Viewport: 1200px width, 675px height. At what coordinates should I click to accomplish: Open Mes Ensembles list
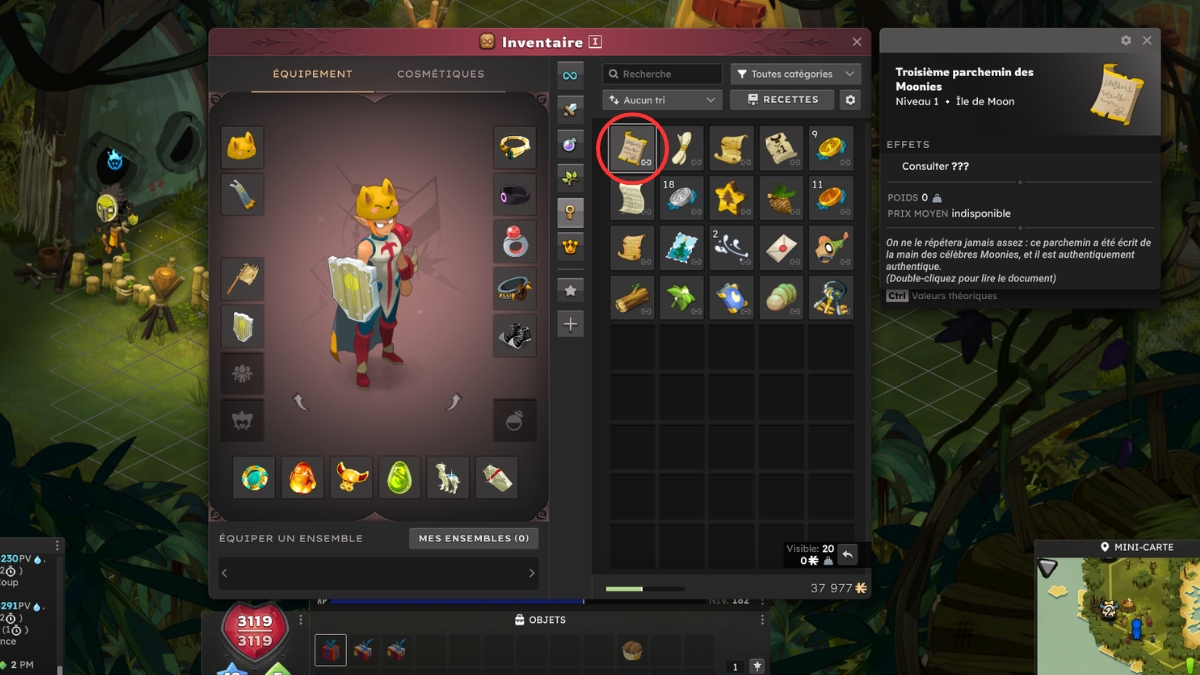(473, 538)
